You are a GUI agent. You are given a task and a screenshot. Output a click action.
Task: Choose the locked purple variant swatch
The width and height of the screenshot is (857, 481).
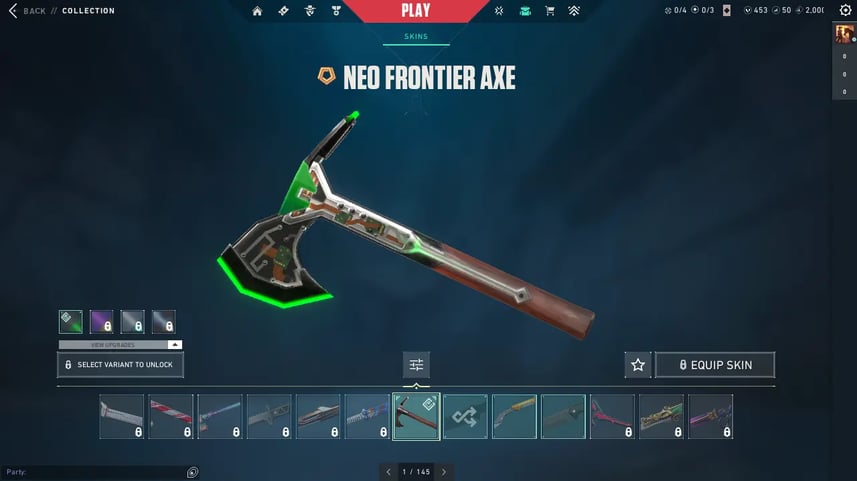101,321
